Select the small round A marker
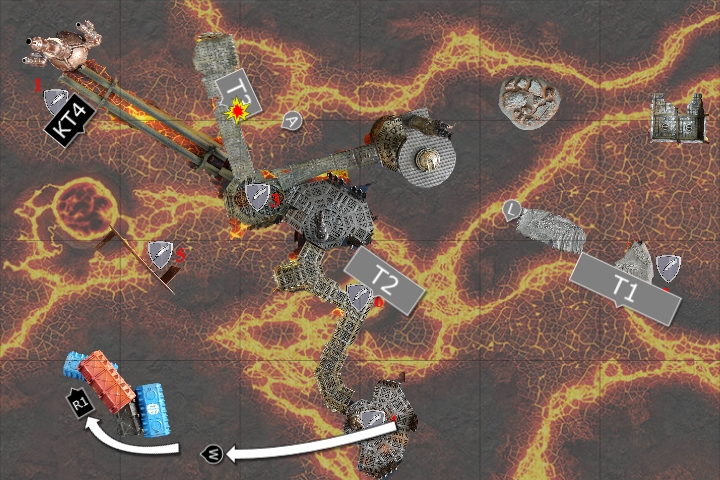720x480 pixels. pyautogui.click(x=292, y=120)
